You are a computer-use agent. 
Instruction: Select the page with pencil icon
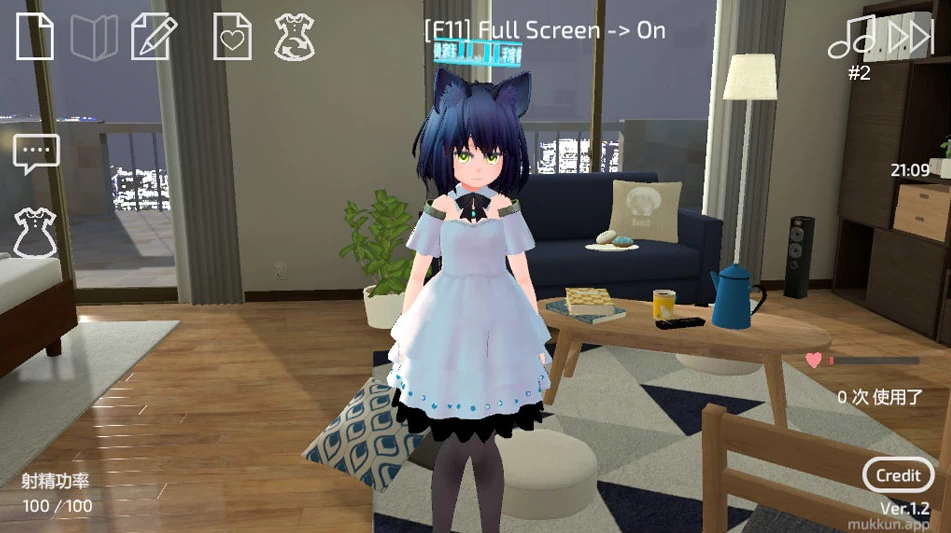pyautogui.click(x=153, y=36)
